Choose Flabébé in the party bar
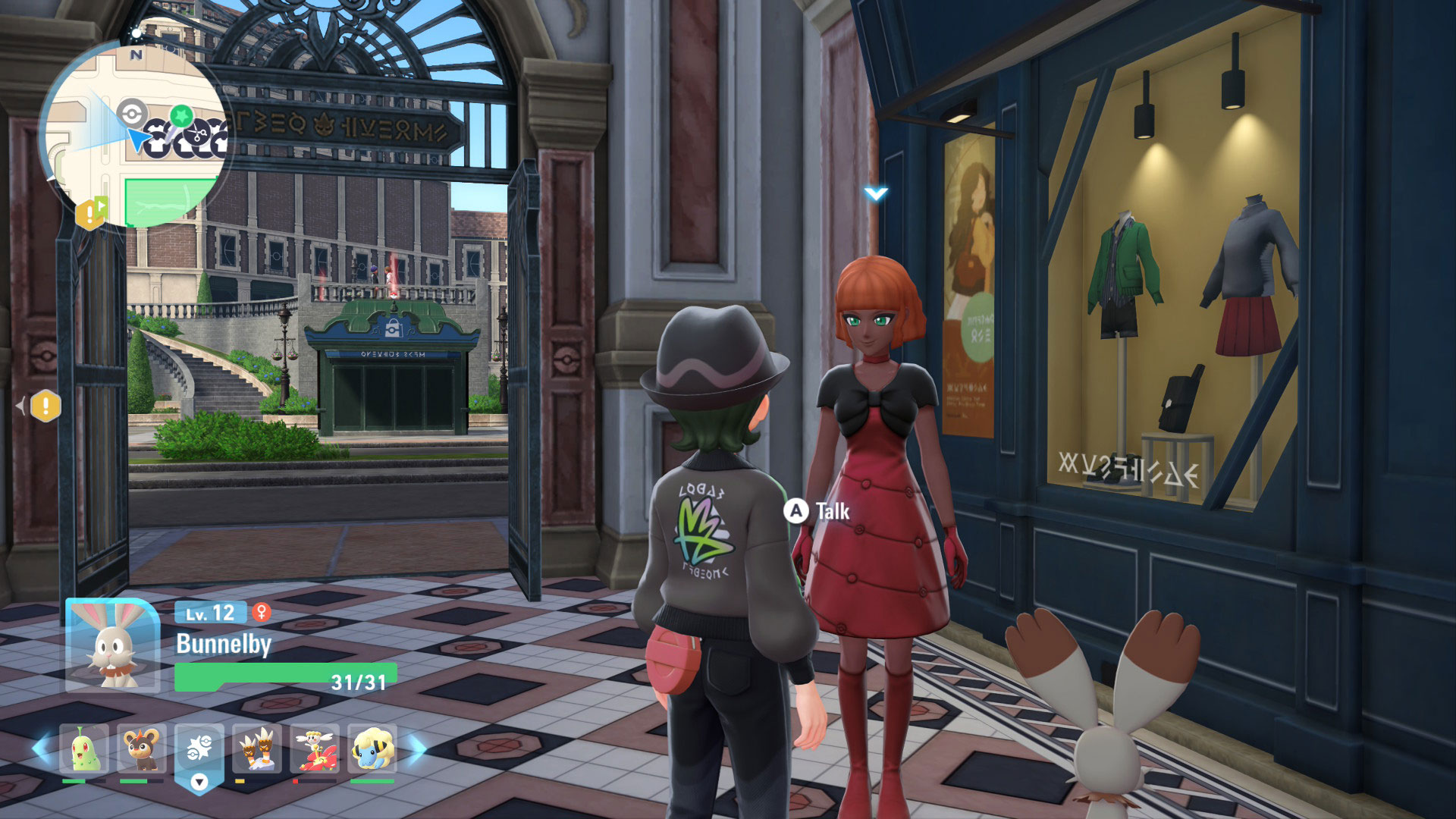The width and height of the screenshot is (1456, 819). pos(314,749)
